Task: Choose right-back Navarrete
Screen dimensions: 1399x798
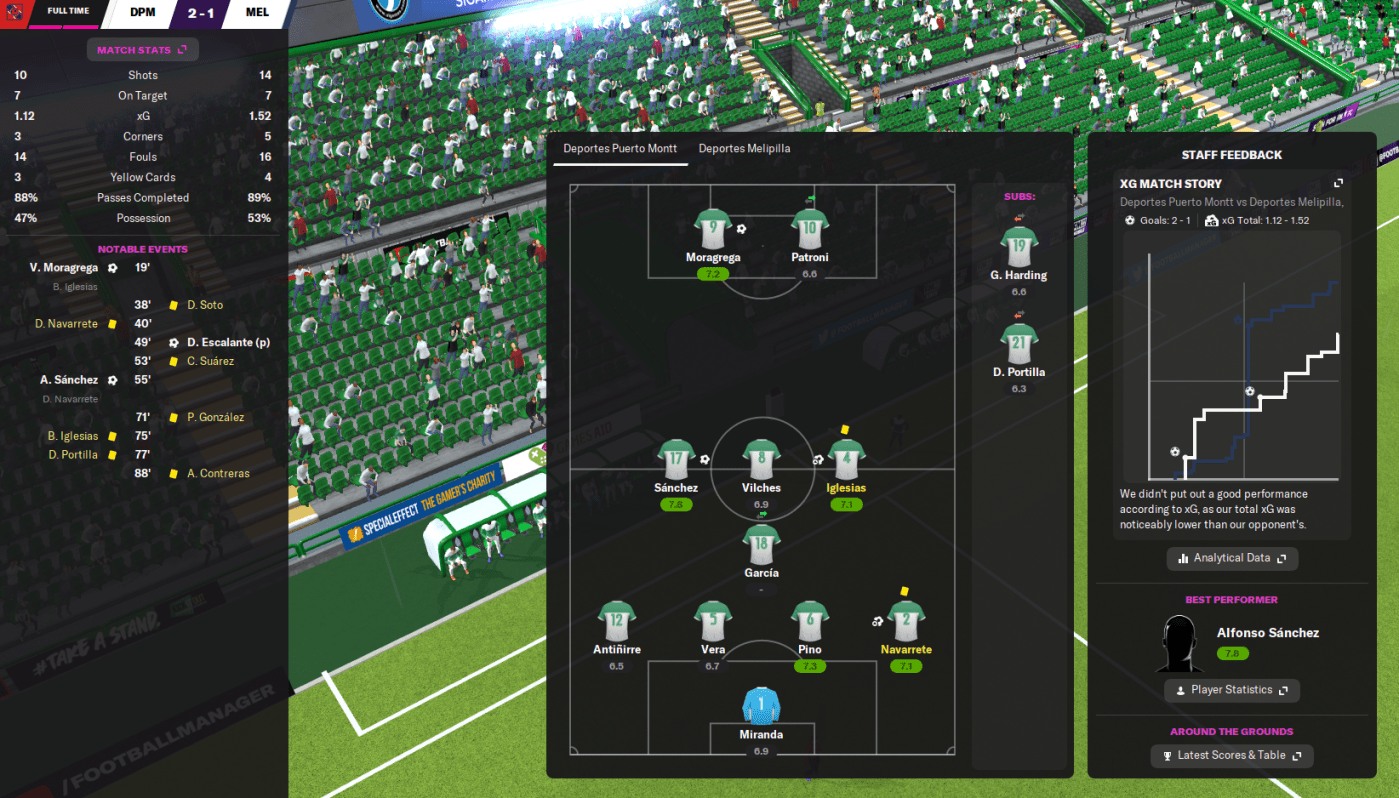Action: coord(906,621)
